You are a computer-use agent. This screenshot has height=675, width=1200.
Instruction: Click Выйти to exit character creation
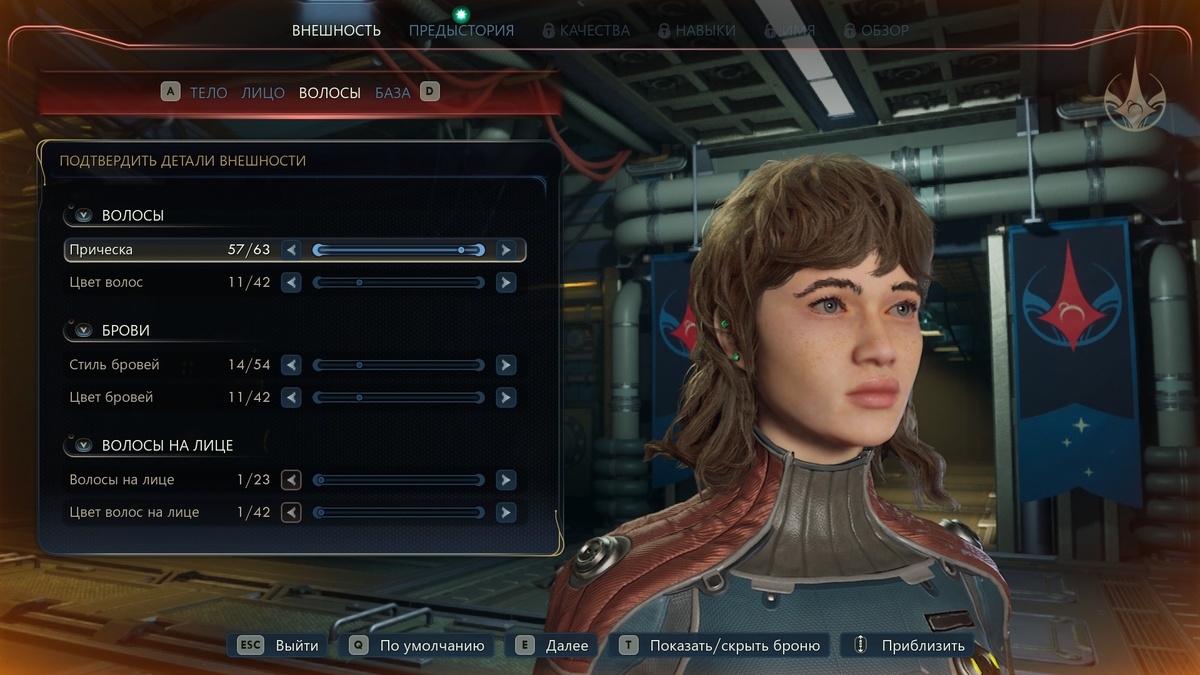coord(281,646)
